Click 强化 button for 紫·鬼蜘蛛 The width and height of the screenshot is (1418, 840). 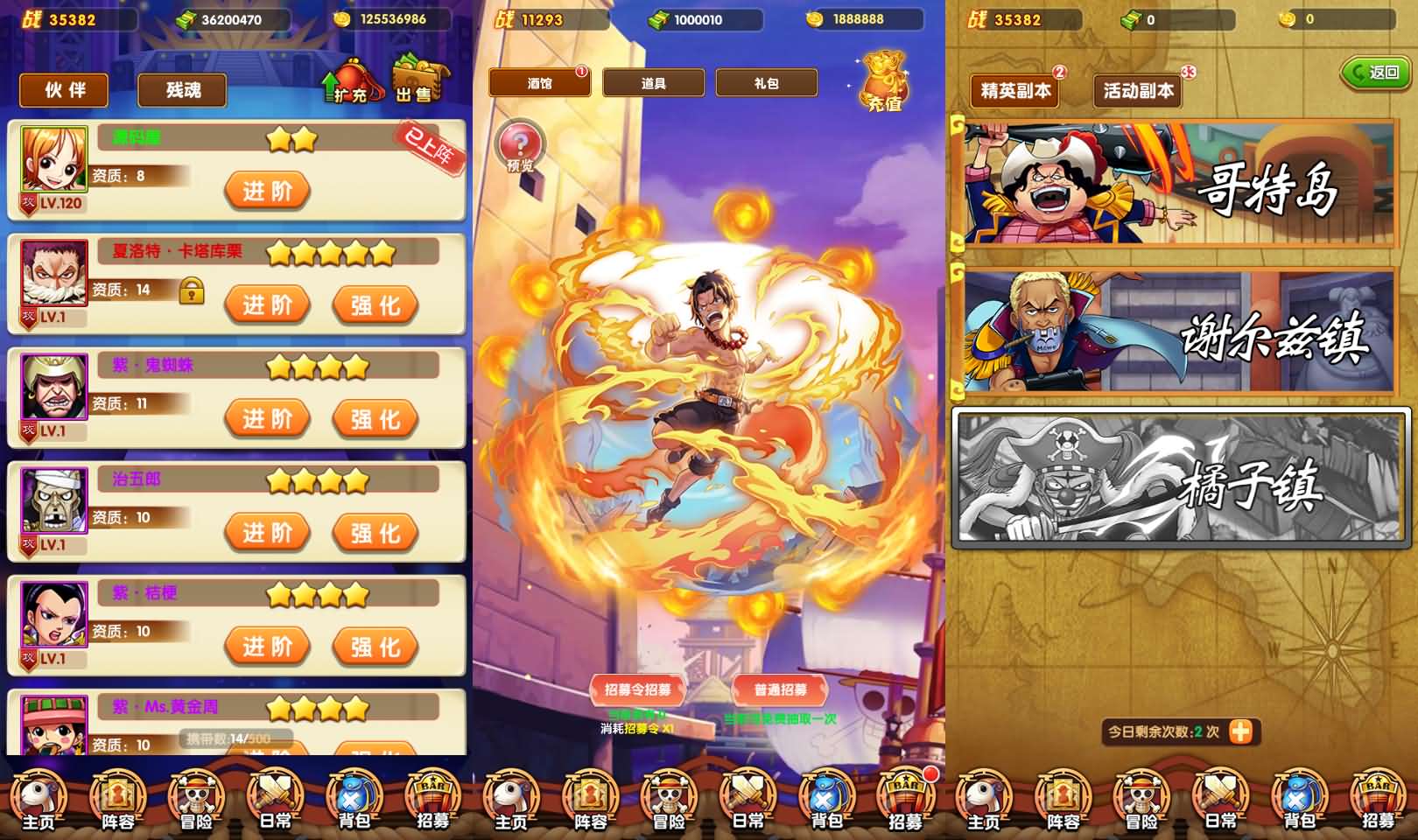click(374, 419)
